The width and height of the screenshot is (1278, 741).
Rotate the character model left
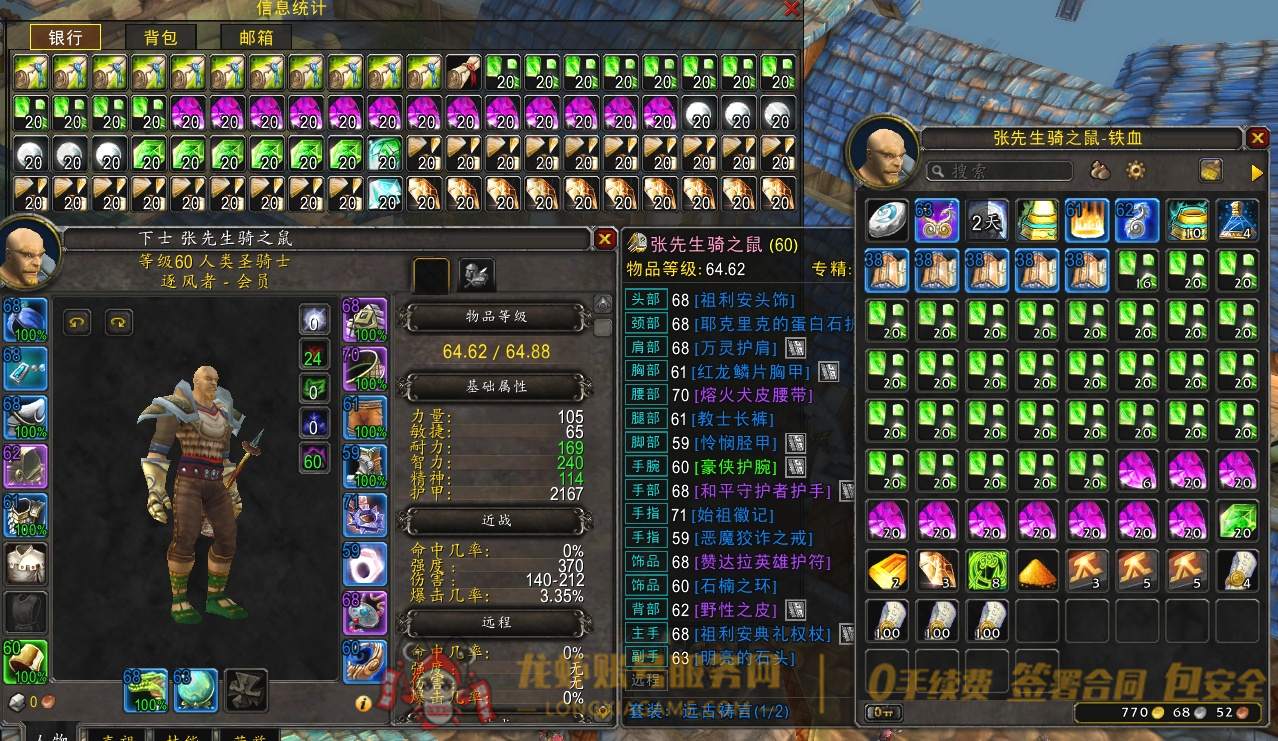(78, 321)
